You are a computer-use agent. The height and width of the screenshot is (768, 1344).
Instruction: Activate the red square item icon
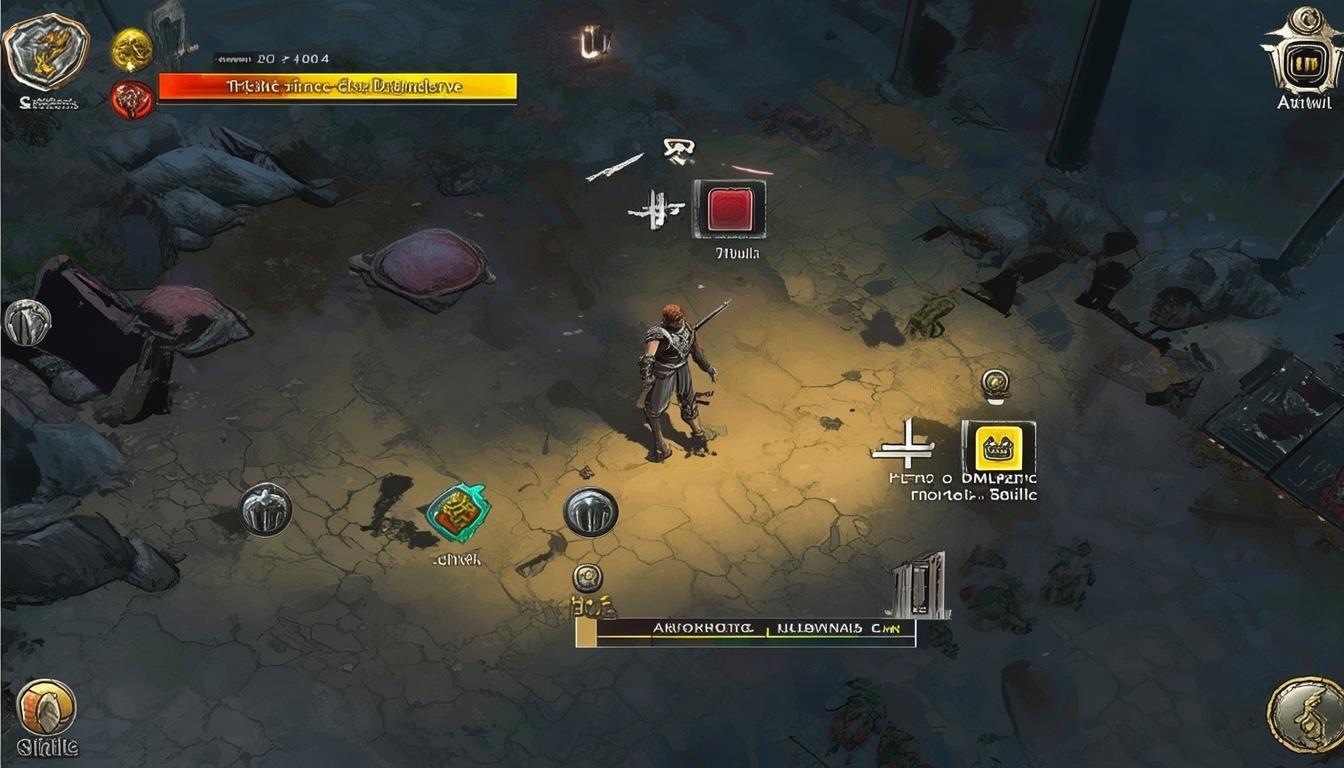(730, 209)
